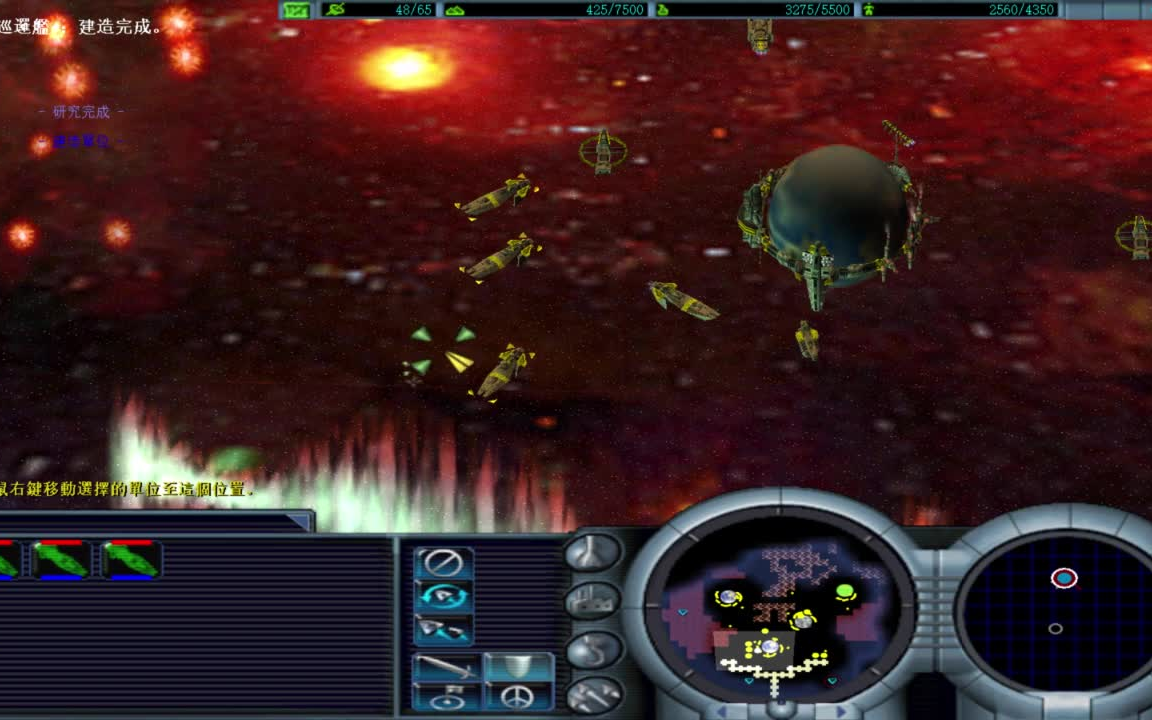
Task: Click the hook-shaped round side button
Action: pyautogui.click(x=591, y=648)
